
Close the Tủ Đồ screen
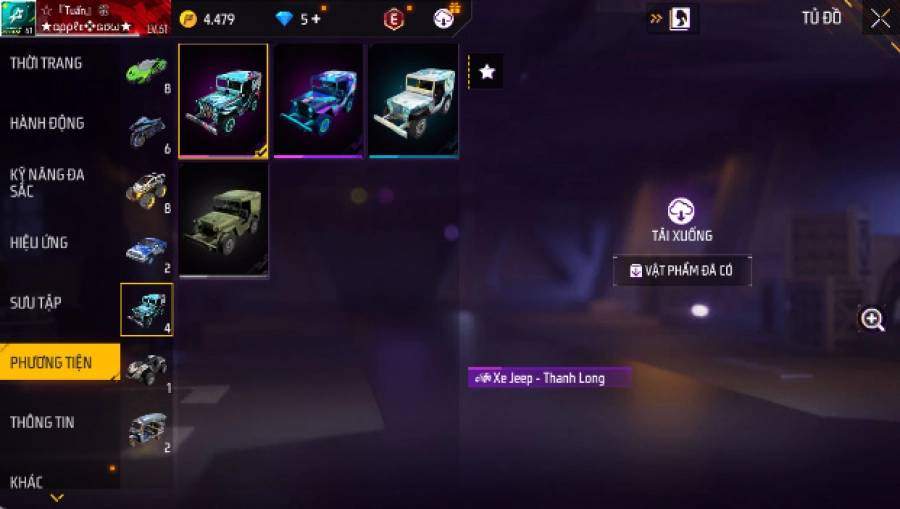[x=879, y=18]
